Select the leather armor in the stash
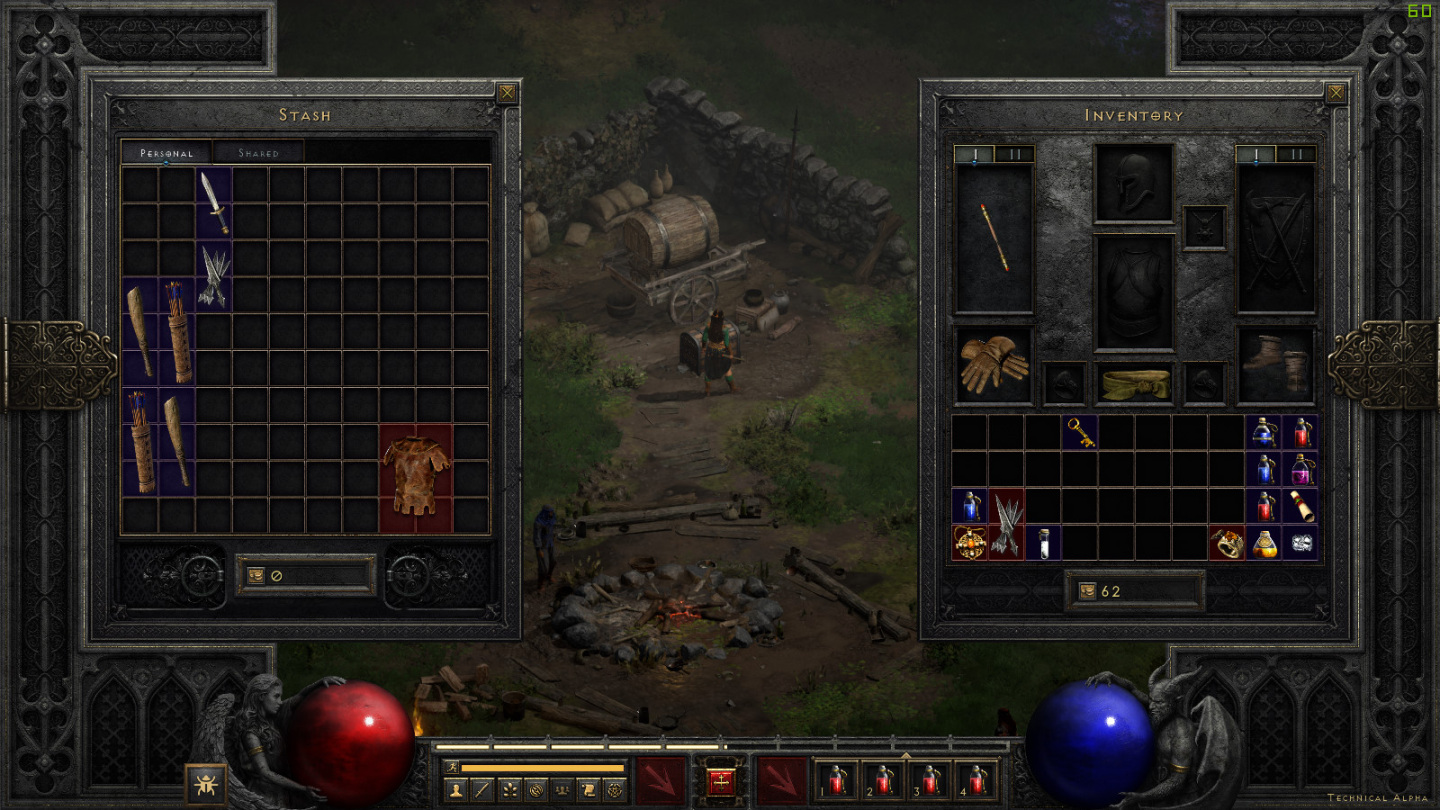Screen dimensions: 1440x810 [416, 477]
